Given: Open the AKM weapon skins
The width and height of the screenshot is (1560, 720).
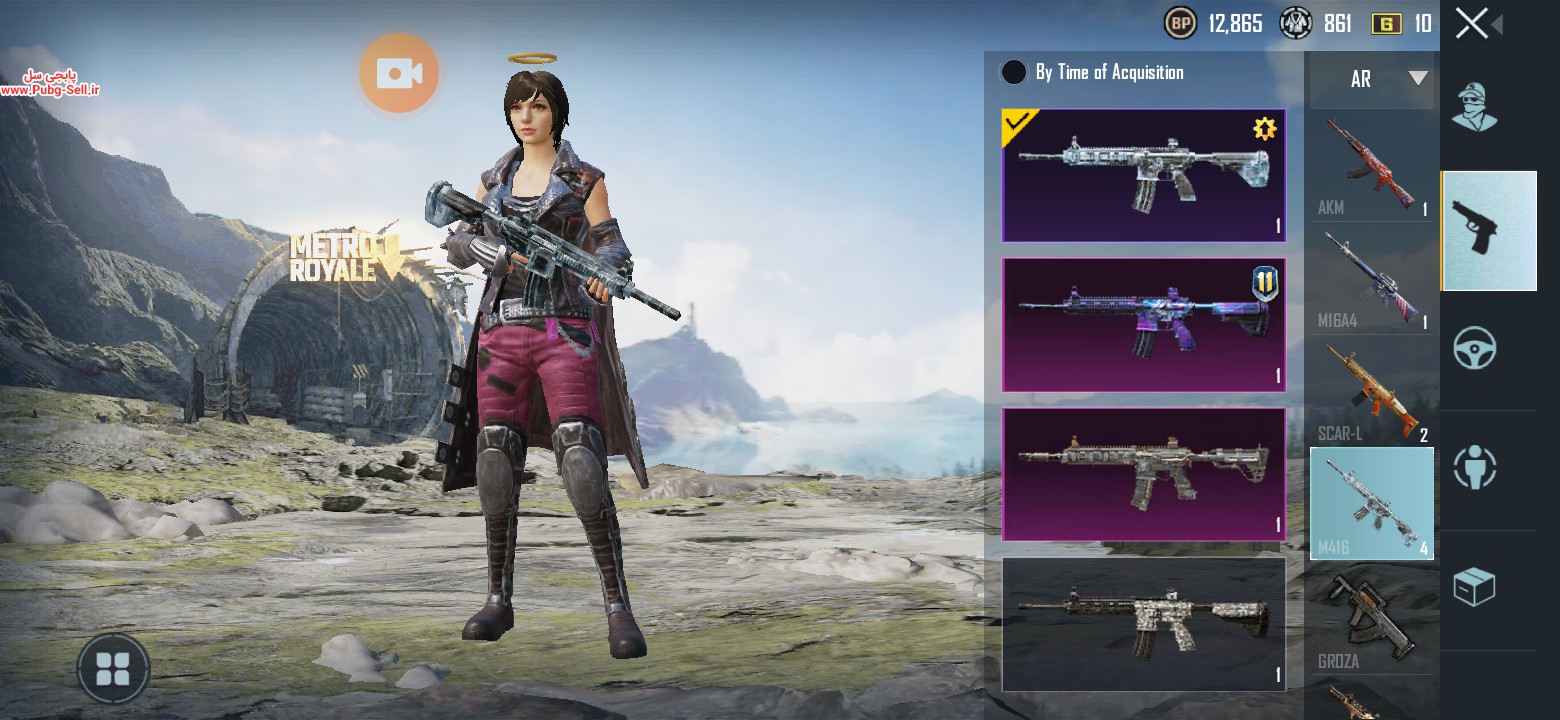Looking at the screenshot, I should click(1371, 166).
